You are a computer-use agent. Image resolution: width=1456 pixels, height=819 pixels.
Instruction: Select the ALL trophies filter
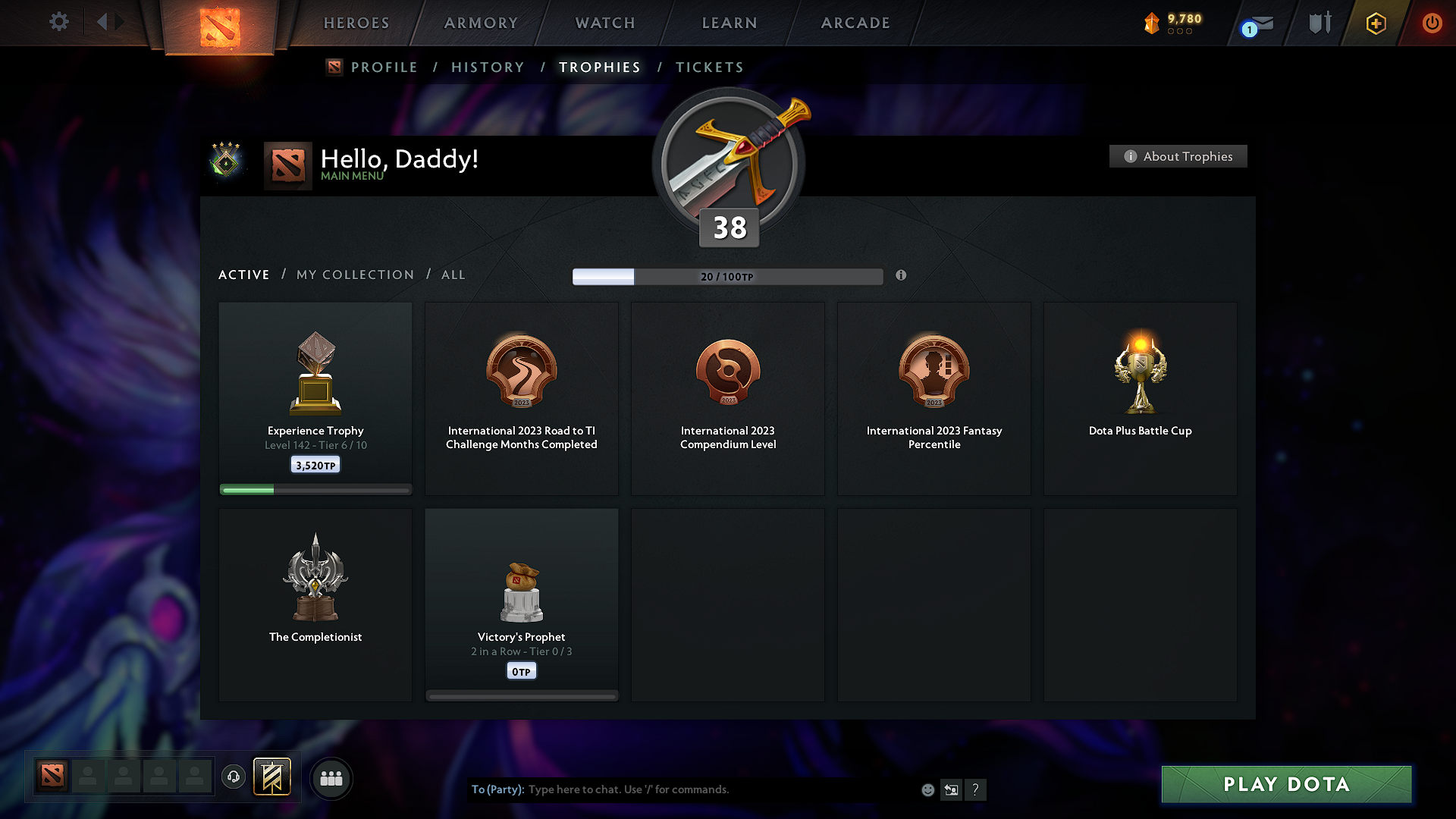tap(453, 275)
